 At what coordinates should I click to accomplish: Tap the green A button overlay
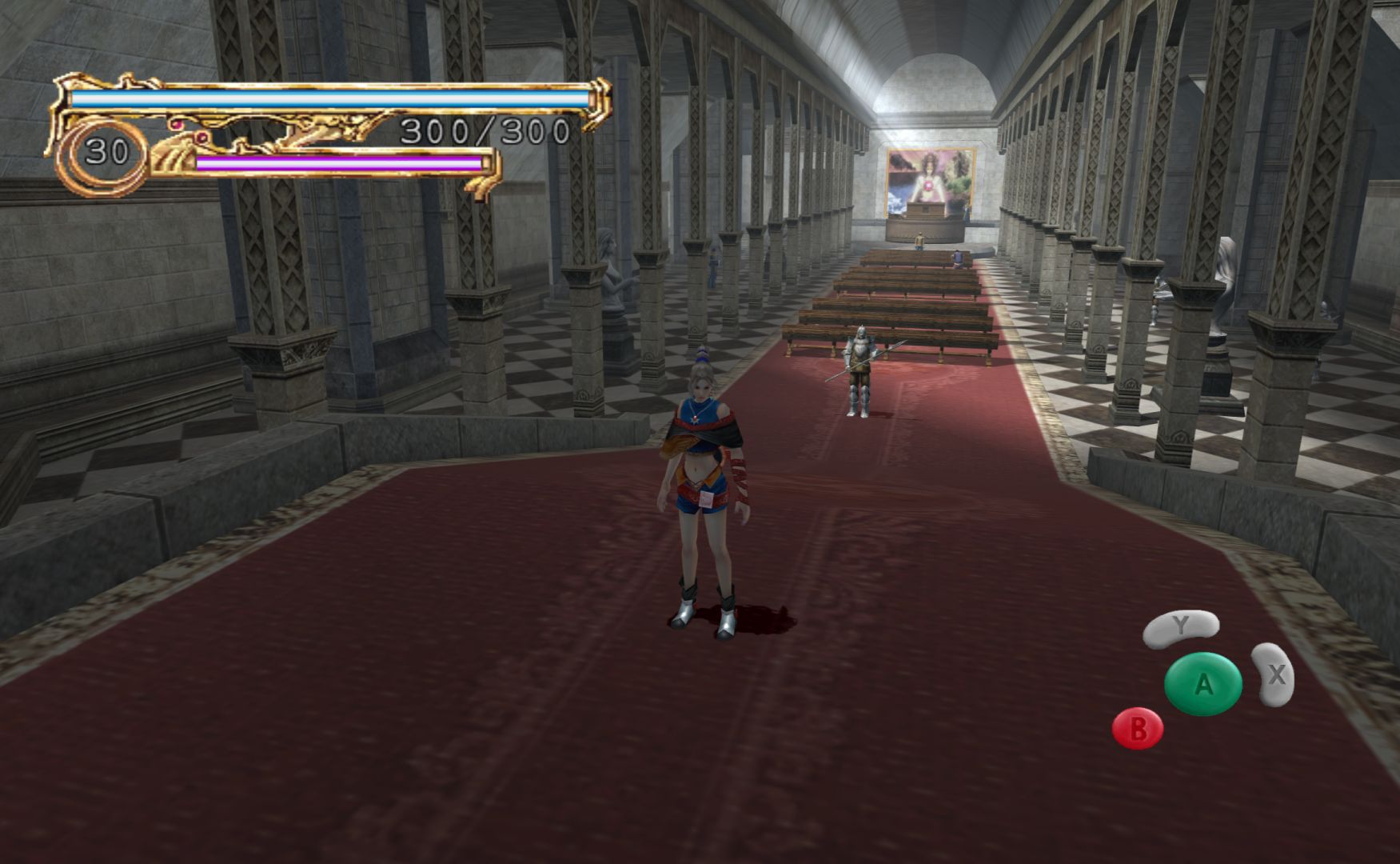(x=1203, y=684)
